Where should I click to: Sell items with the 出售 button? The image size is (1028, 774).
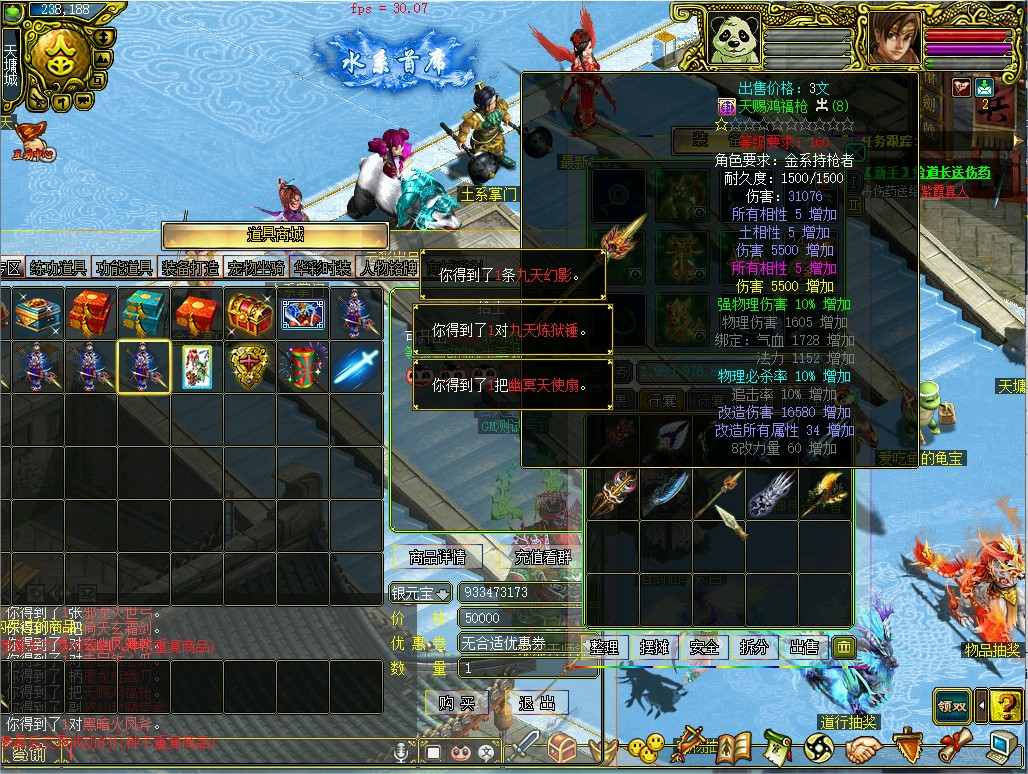pyautogui.click(x=804, y=647)
